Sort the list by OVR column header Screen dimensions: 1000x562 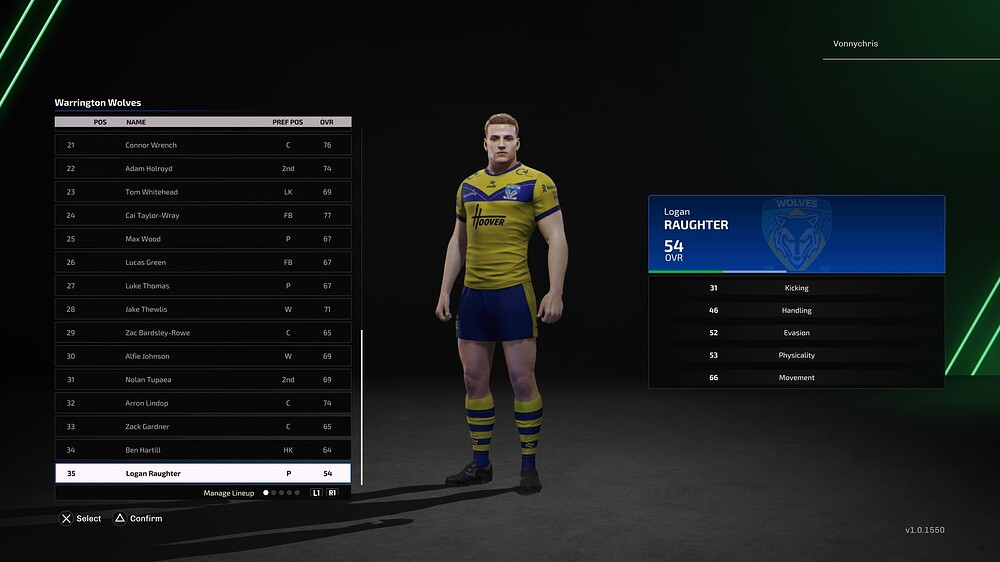[326, 122]
